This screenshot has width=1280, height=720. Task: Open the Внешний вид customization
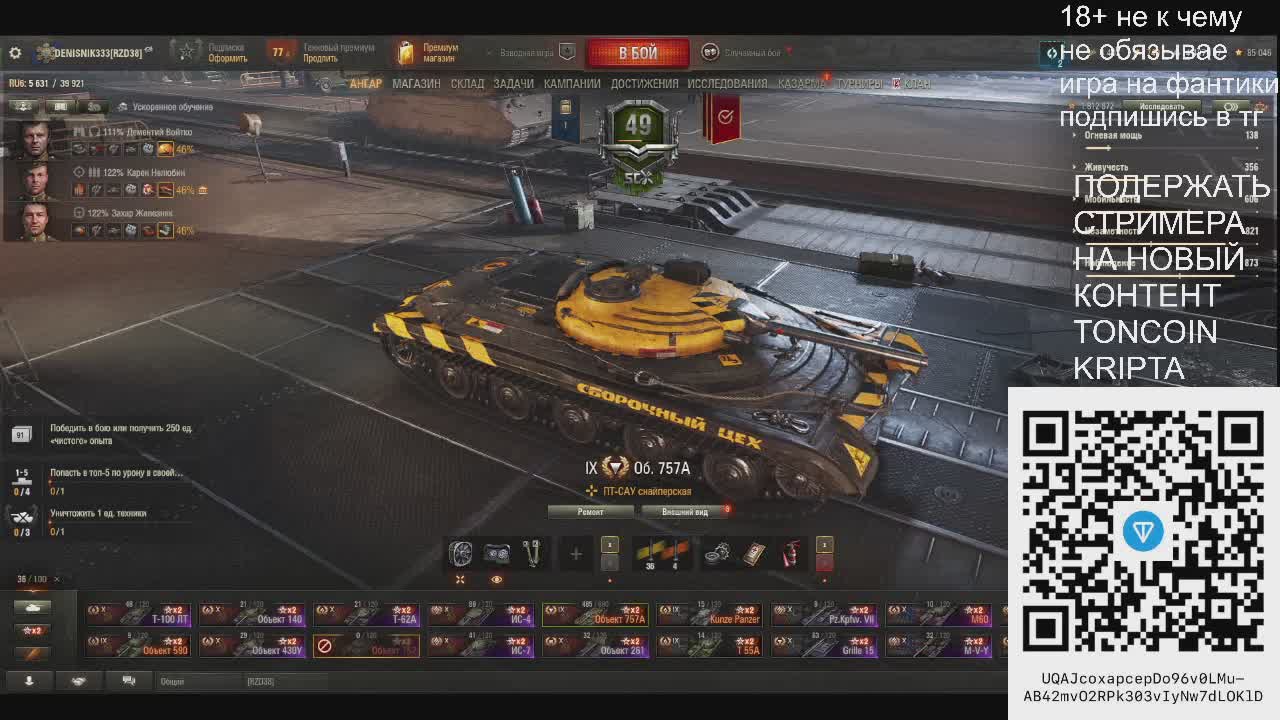point(686,512)
